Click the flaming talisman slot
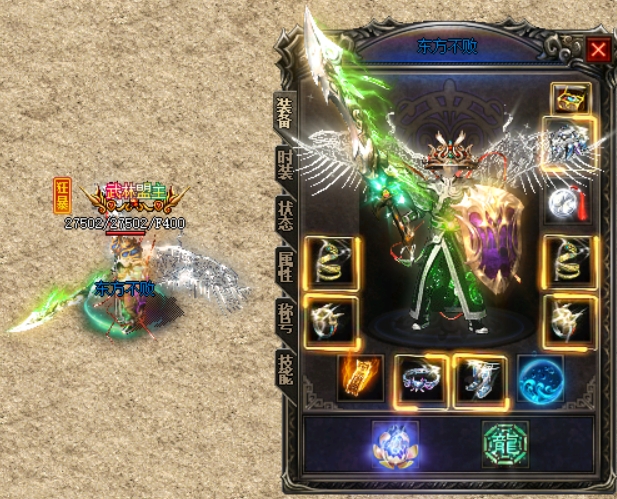The image size is (617, 499). (360, 379)
